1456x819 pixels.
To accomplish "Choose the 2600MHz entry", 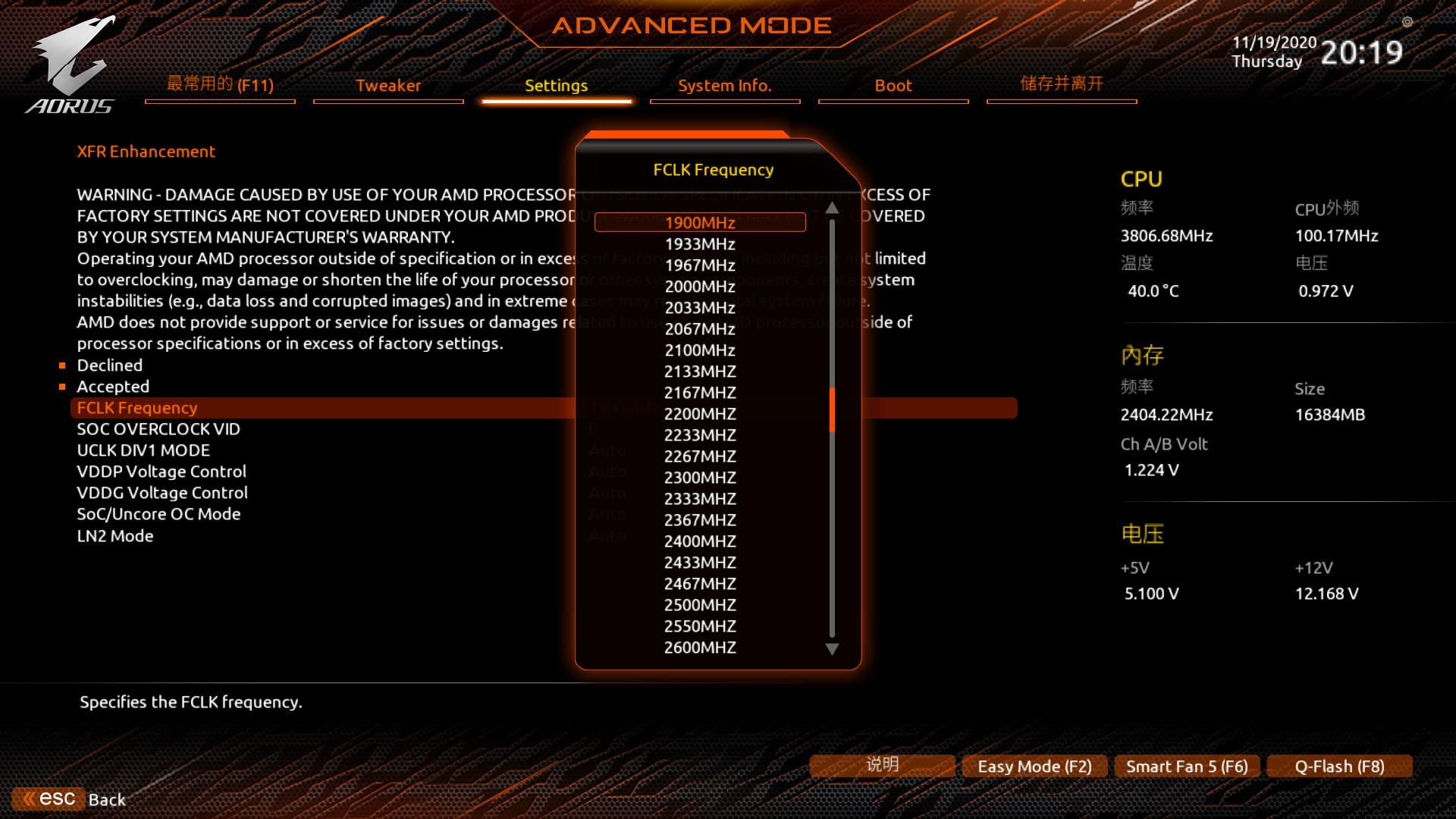I will pos(699,648).
